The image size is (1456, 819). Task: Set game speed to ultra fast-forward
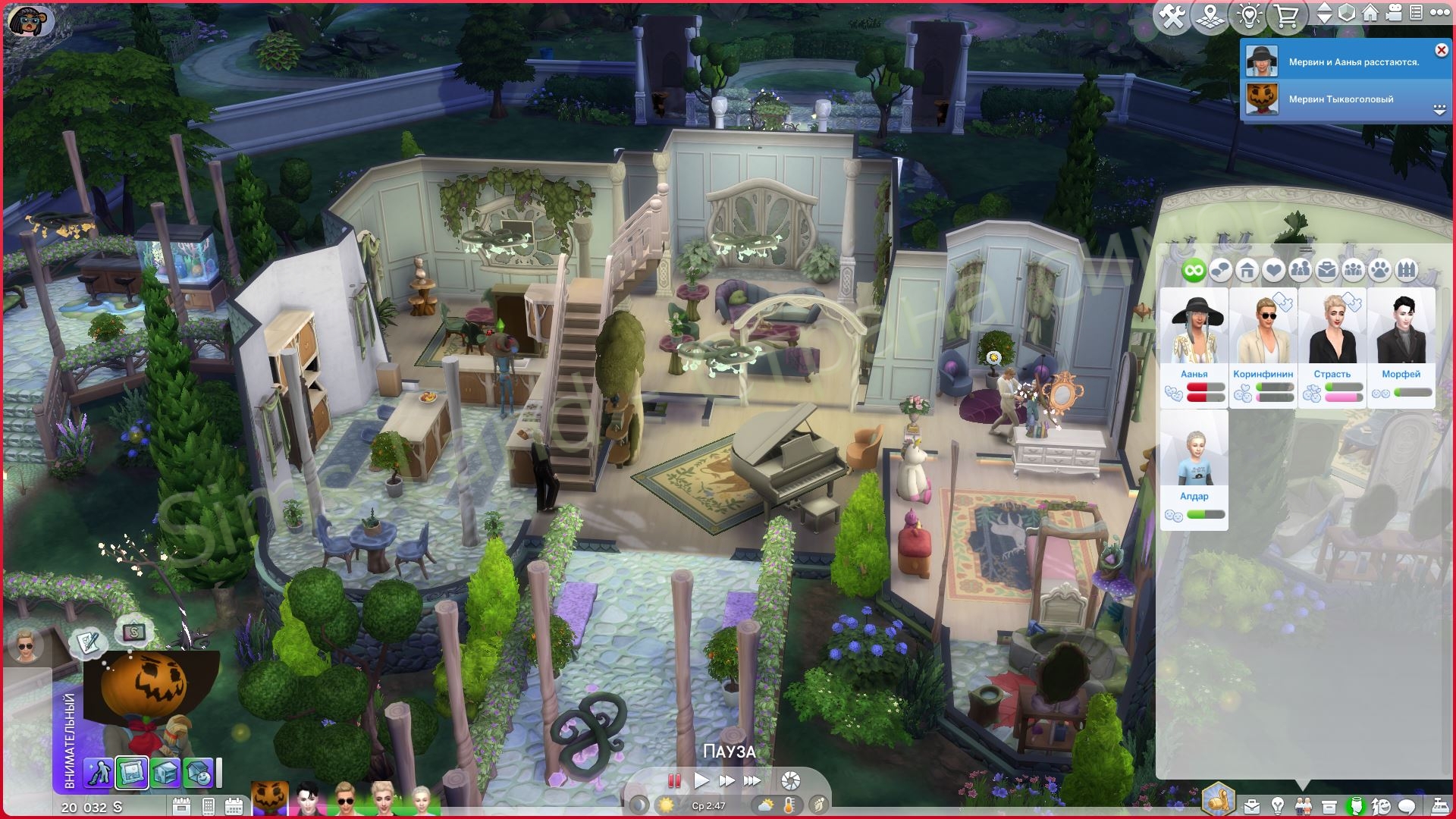pyautogui.click(x=752, y=780)
